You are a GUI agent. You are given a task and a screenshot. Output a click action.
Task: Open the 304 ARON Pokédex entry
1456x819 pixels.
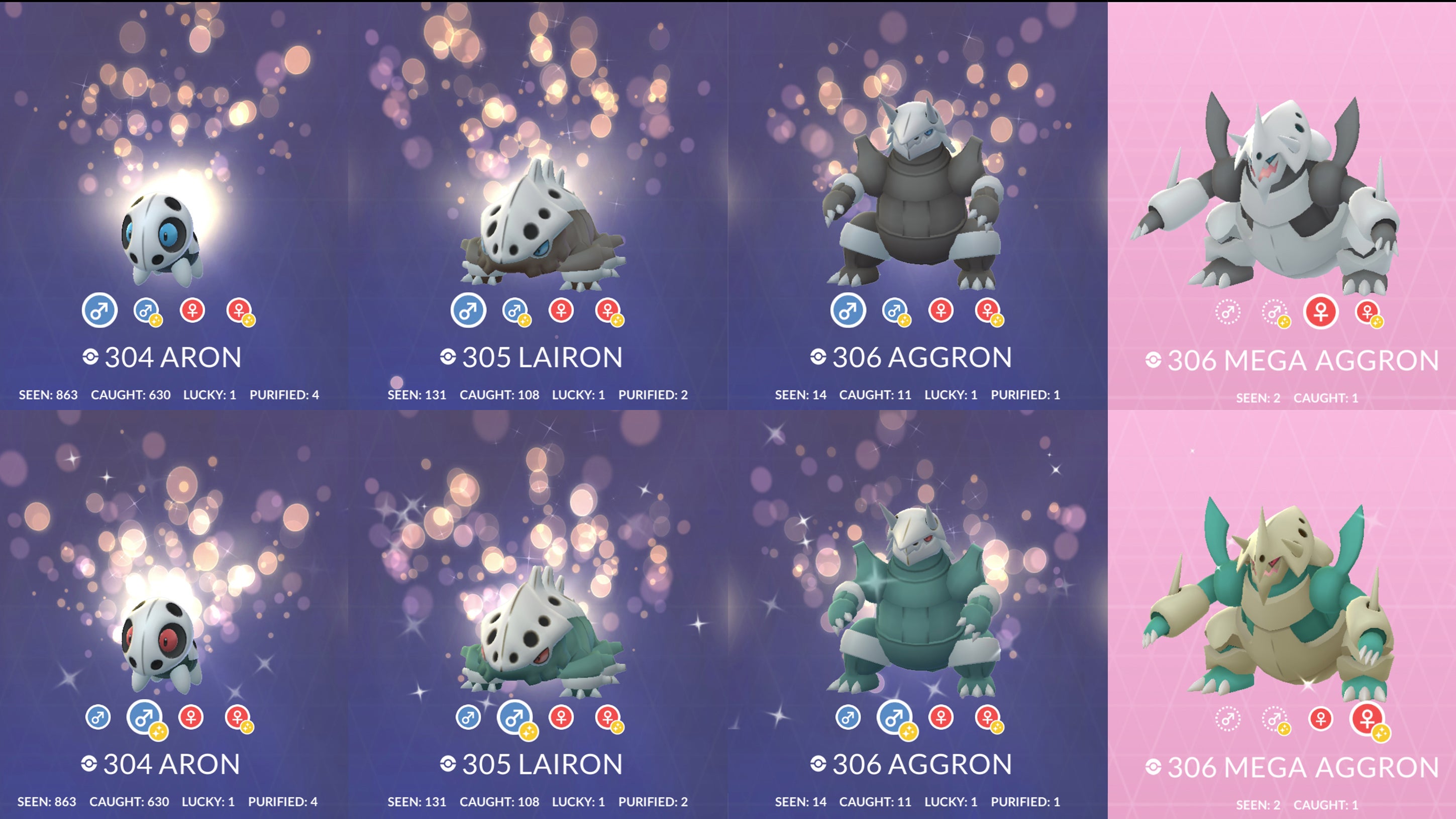click(170, 357)
